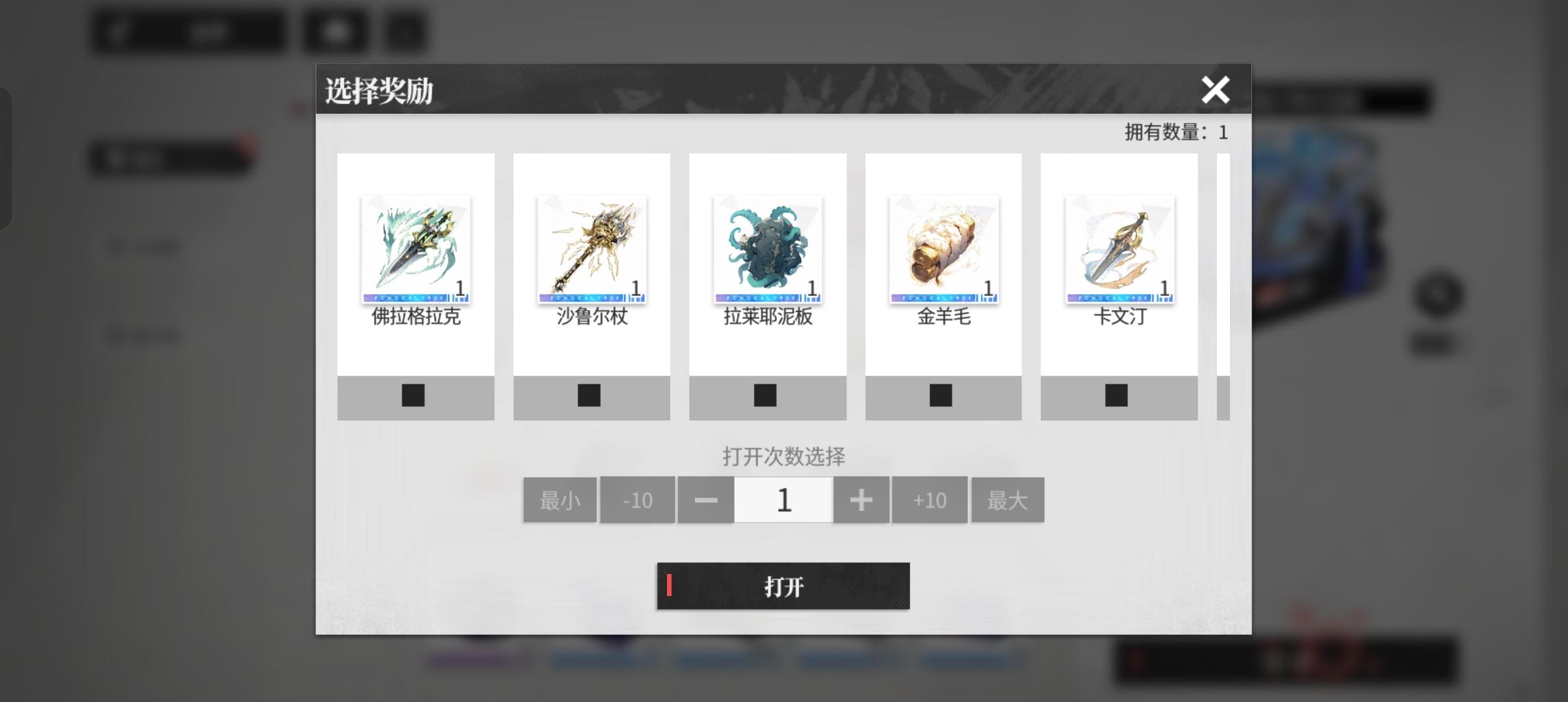Select the 卡文汀 sword reward icon
The height and width of the screenshot is (702, 1568).
1120,249
